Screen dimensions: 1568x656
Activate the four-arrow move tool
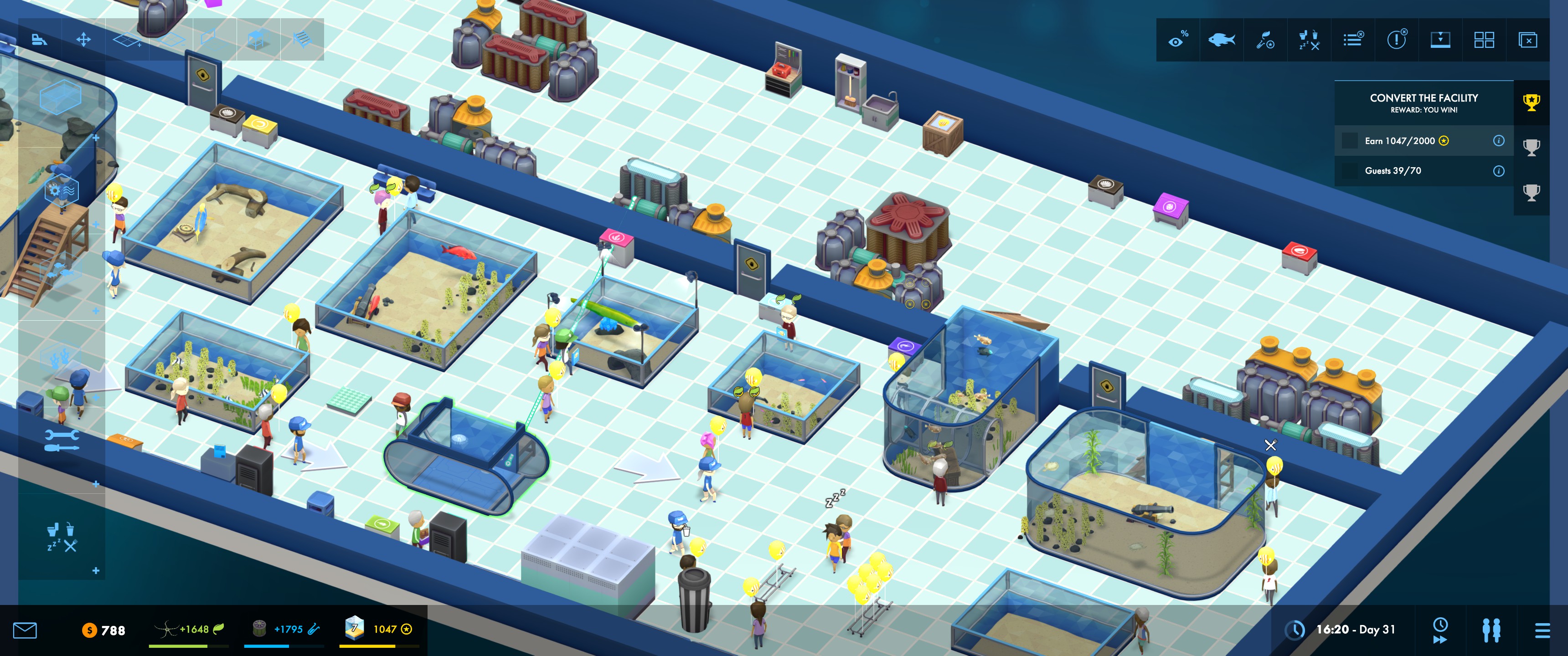[x=83, y=40]
